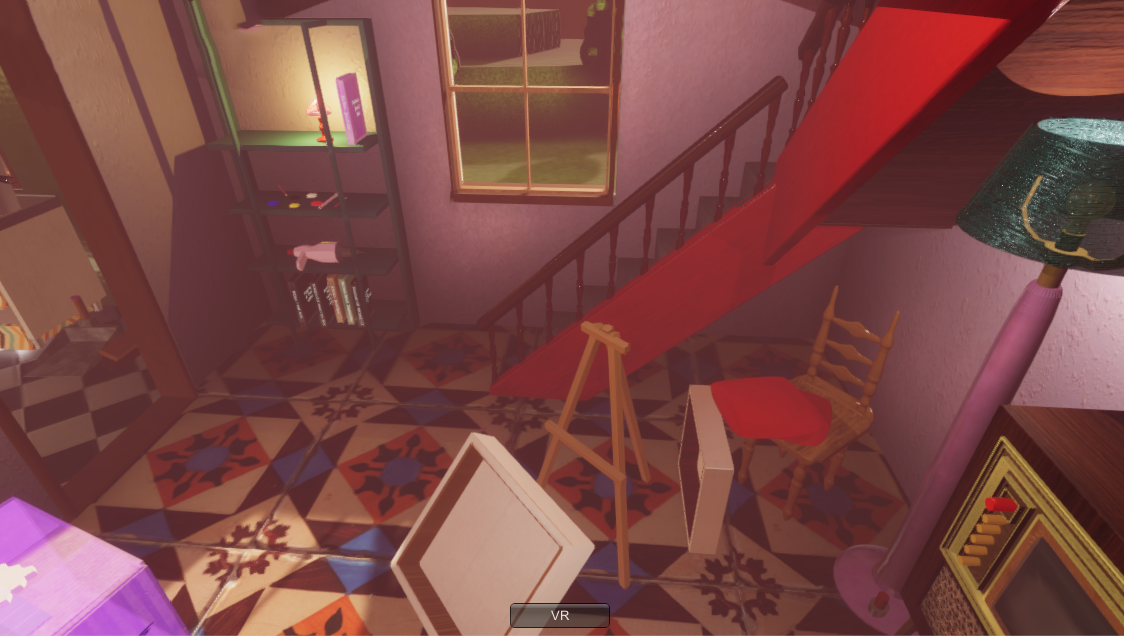
Task: Click the VR button
Action: [560, 615]
